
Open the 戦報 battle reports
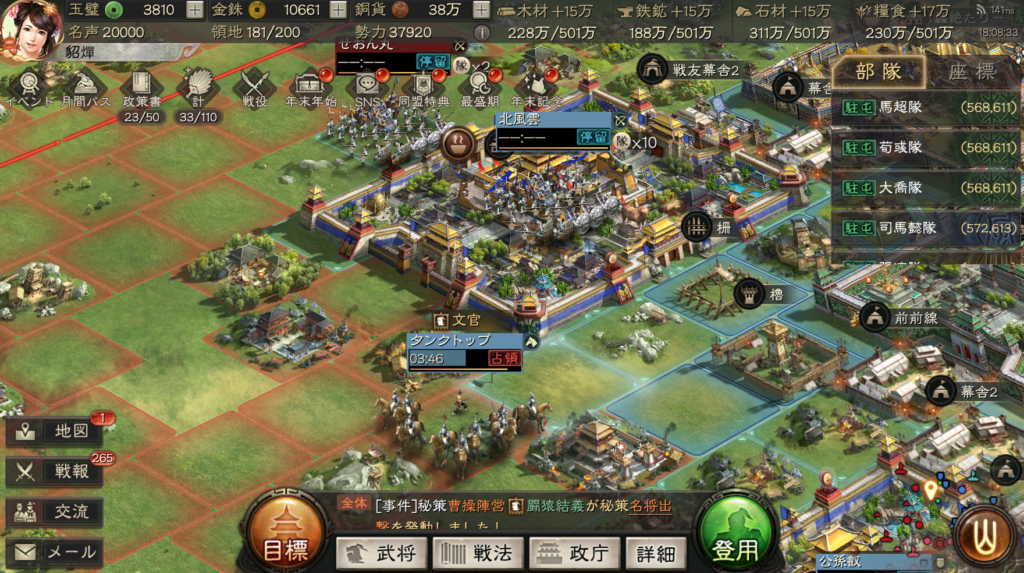point(55,472)
